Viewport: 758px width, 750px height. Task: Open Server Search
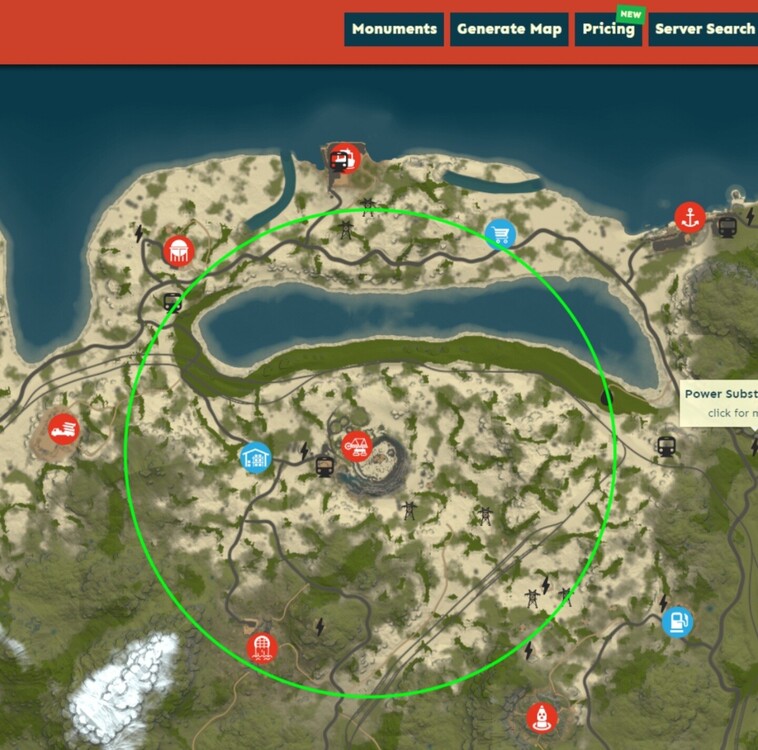704,29
